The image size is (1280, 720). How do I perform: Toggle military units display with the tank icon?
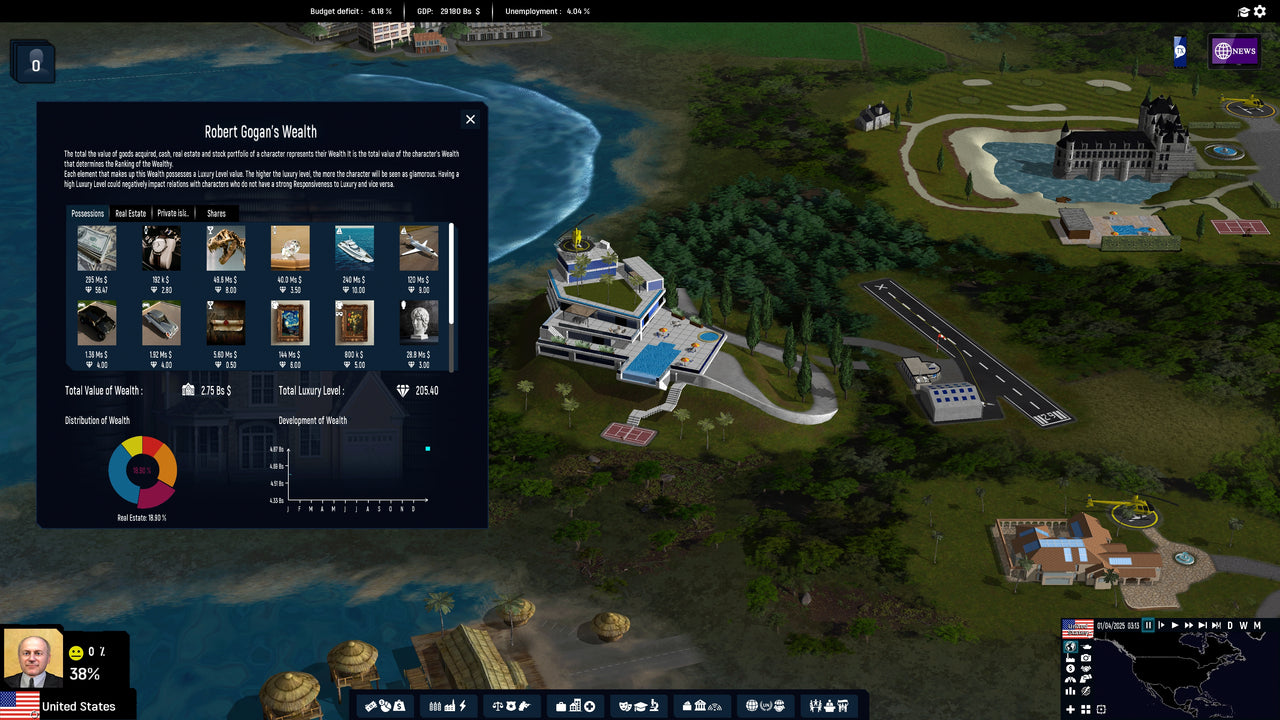coord(1086,647)
